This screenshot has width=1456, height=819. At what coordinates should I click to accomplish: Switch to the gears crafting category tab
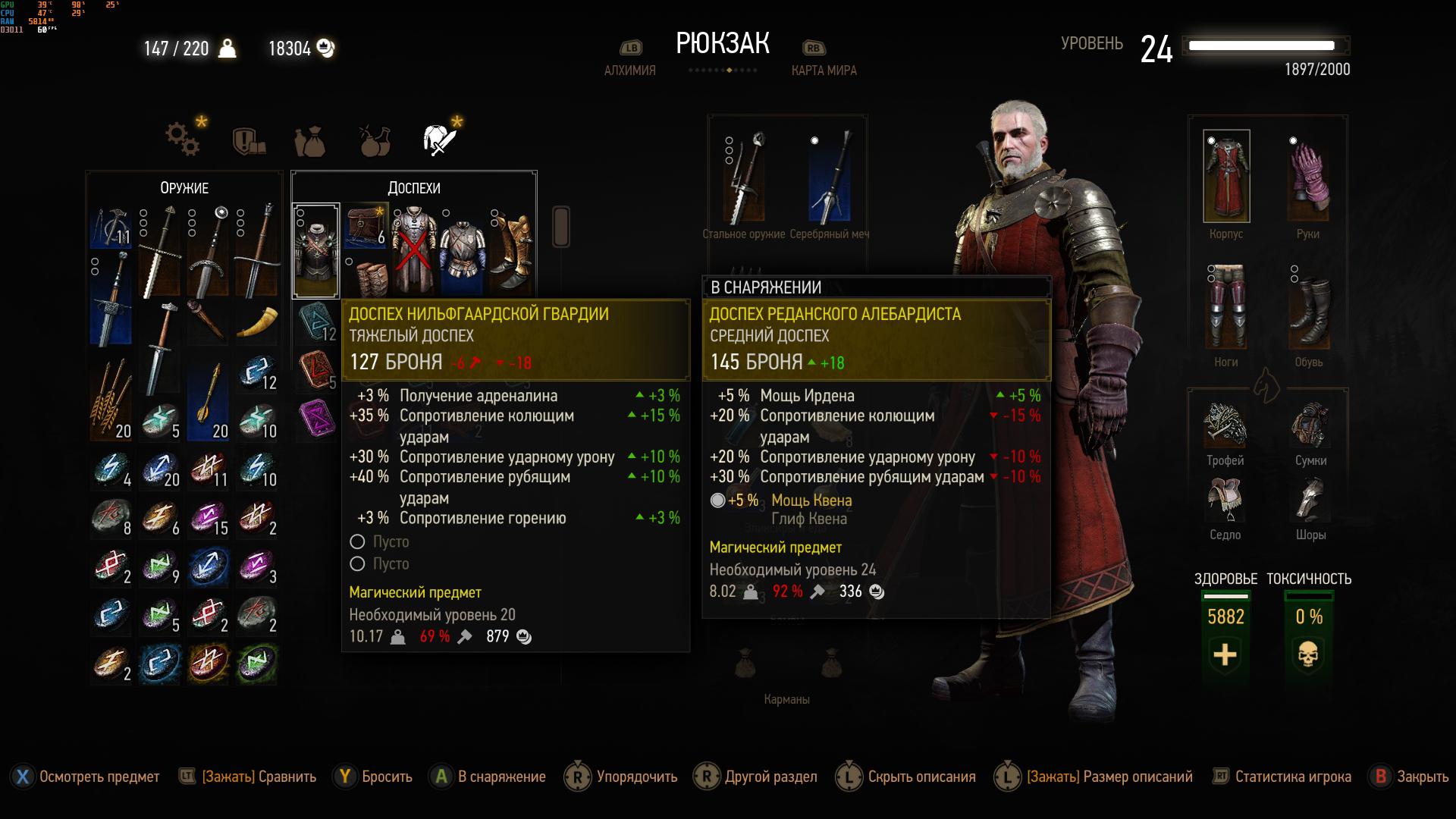tap(183, 140)
